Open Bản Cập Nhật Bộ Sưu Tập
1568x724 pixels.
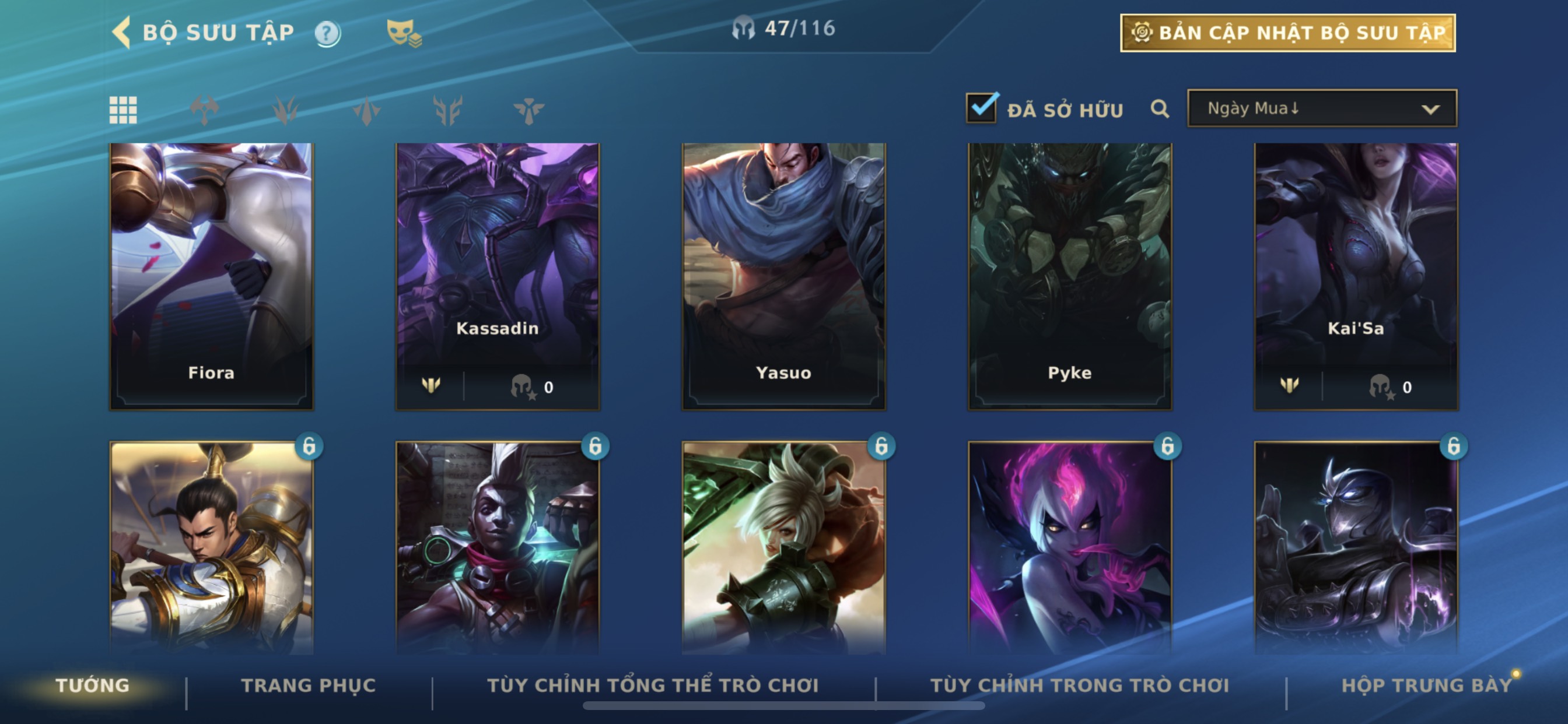(x=1287, y=33)
